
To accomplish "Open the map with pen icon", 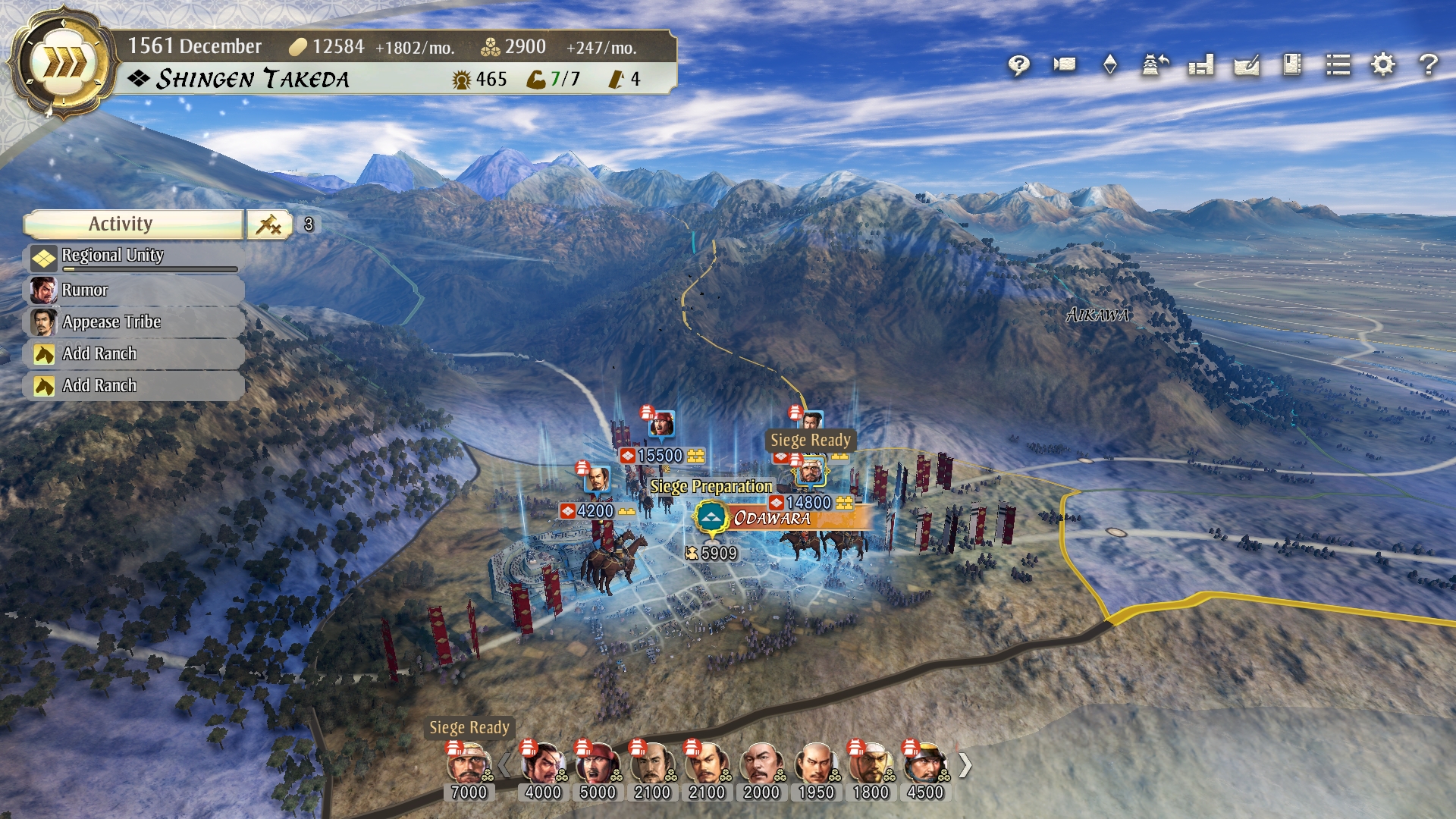I will tap(1247, 65).
